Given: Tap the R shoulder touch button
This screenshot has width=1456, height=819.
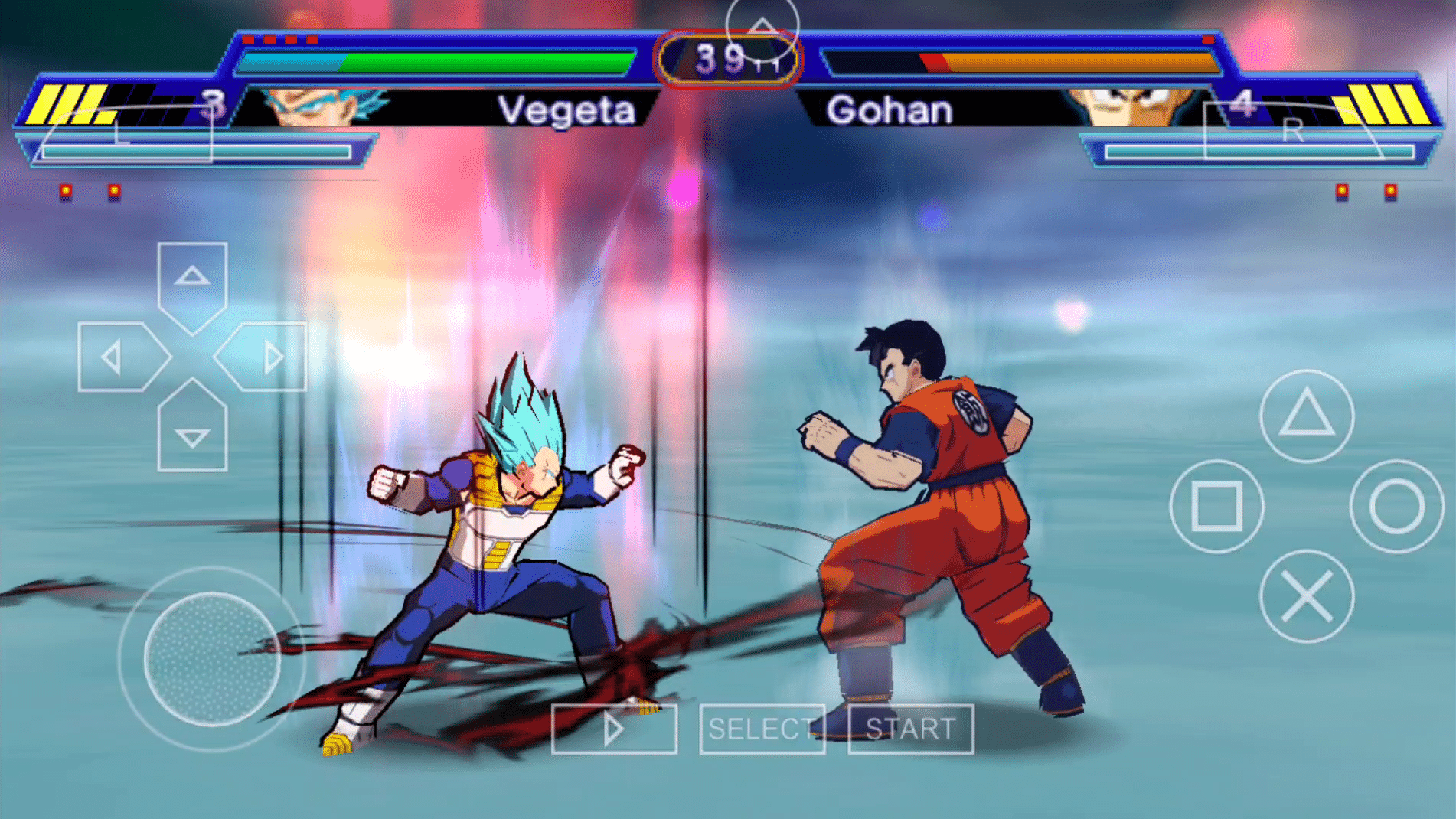Looking at the screenshot, I should tap(1292, 130).
